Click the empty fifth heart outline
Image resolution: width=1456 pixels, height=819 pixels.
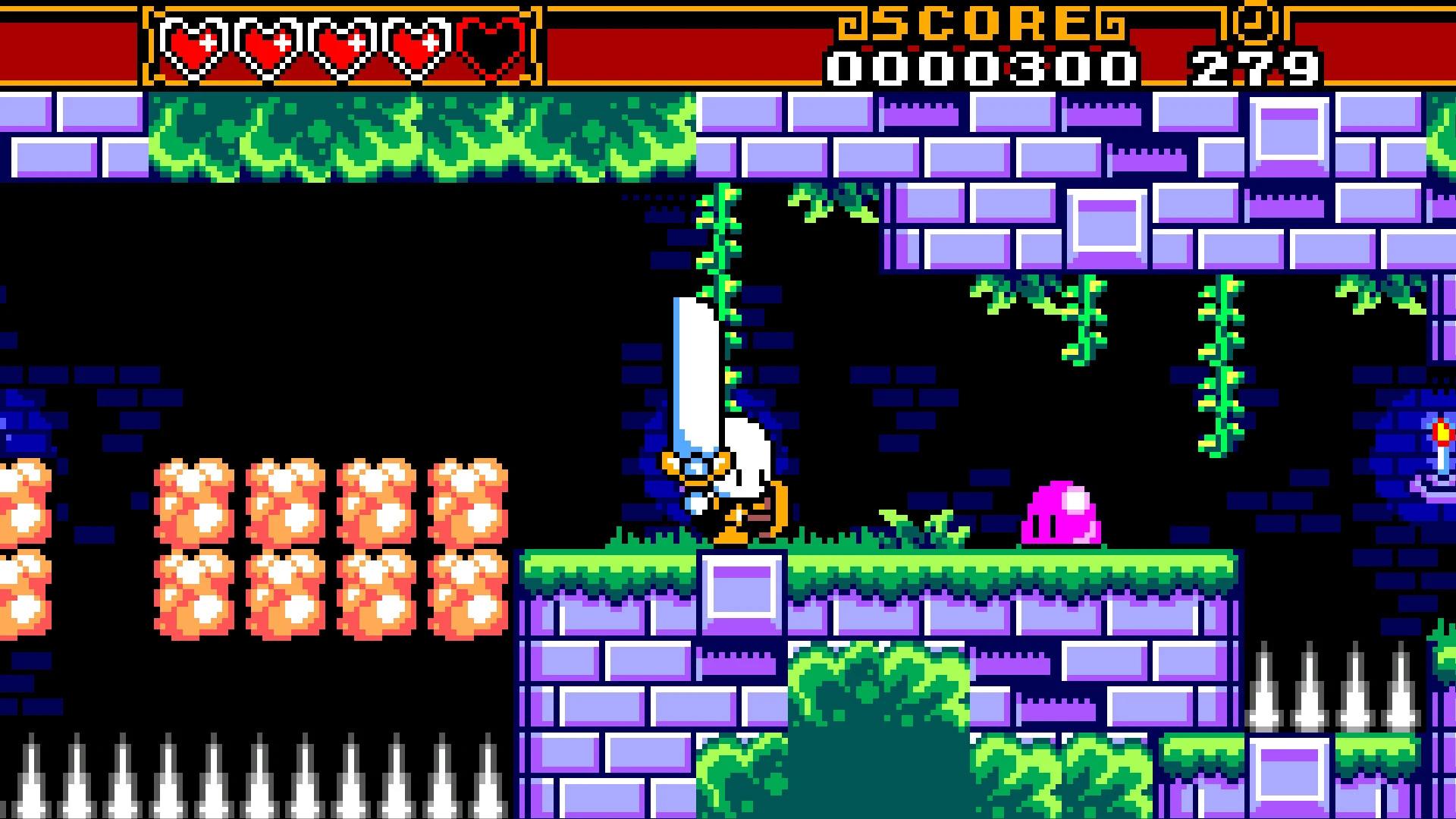point(489,42)
